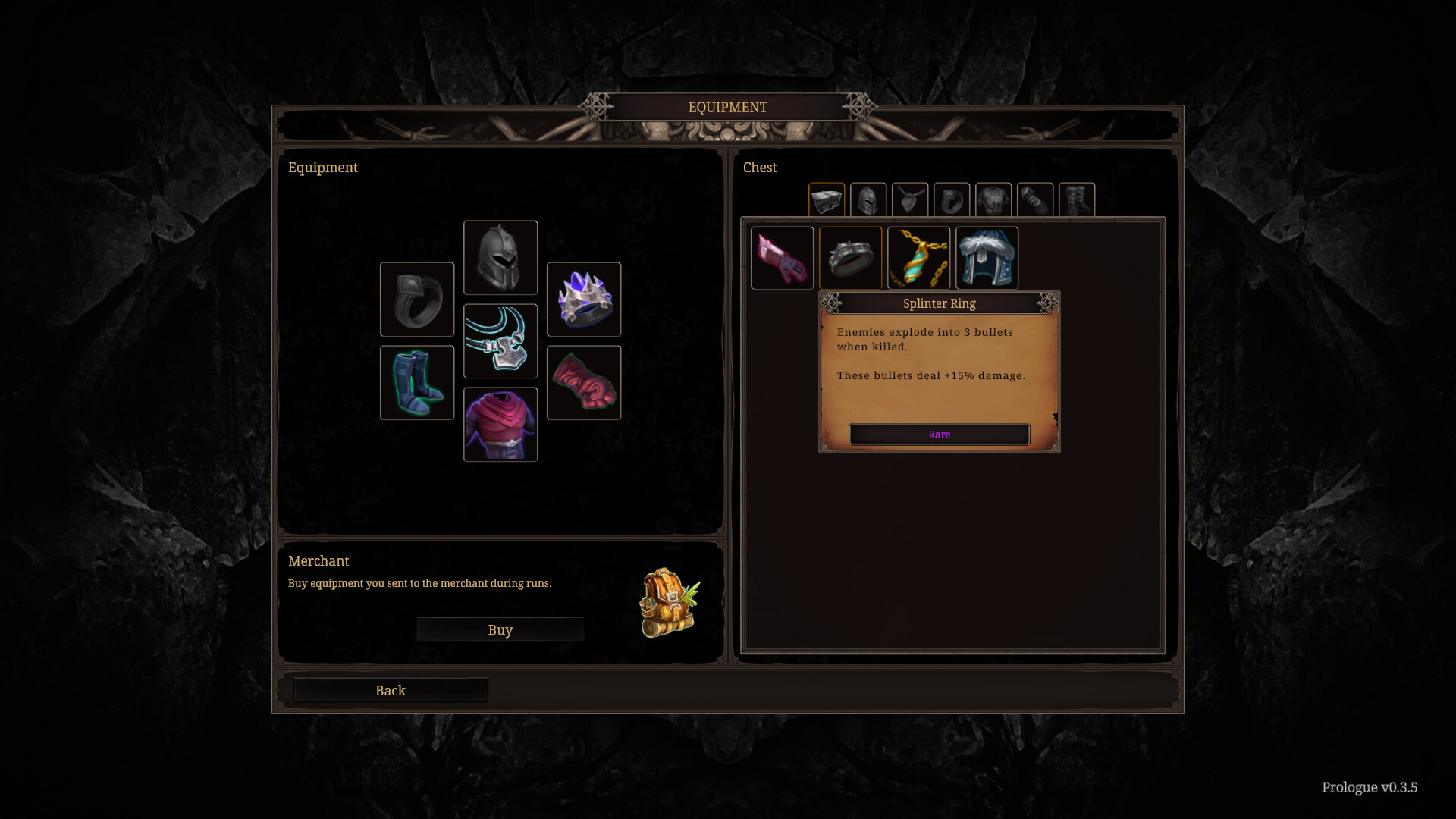Click the Rare rarity label on the tooltip

coord(939,435)
